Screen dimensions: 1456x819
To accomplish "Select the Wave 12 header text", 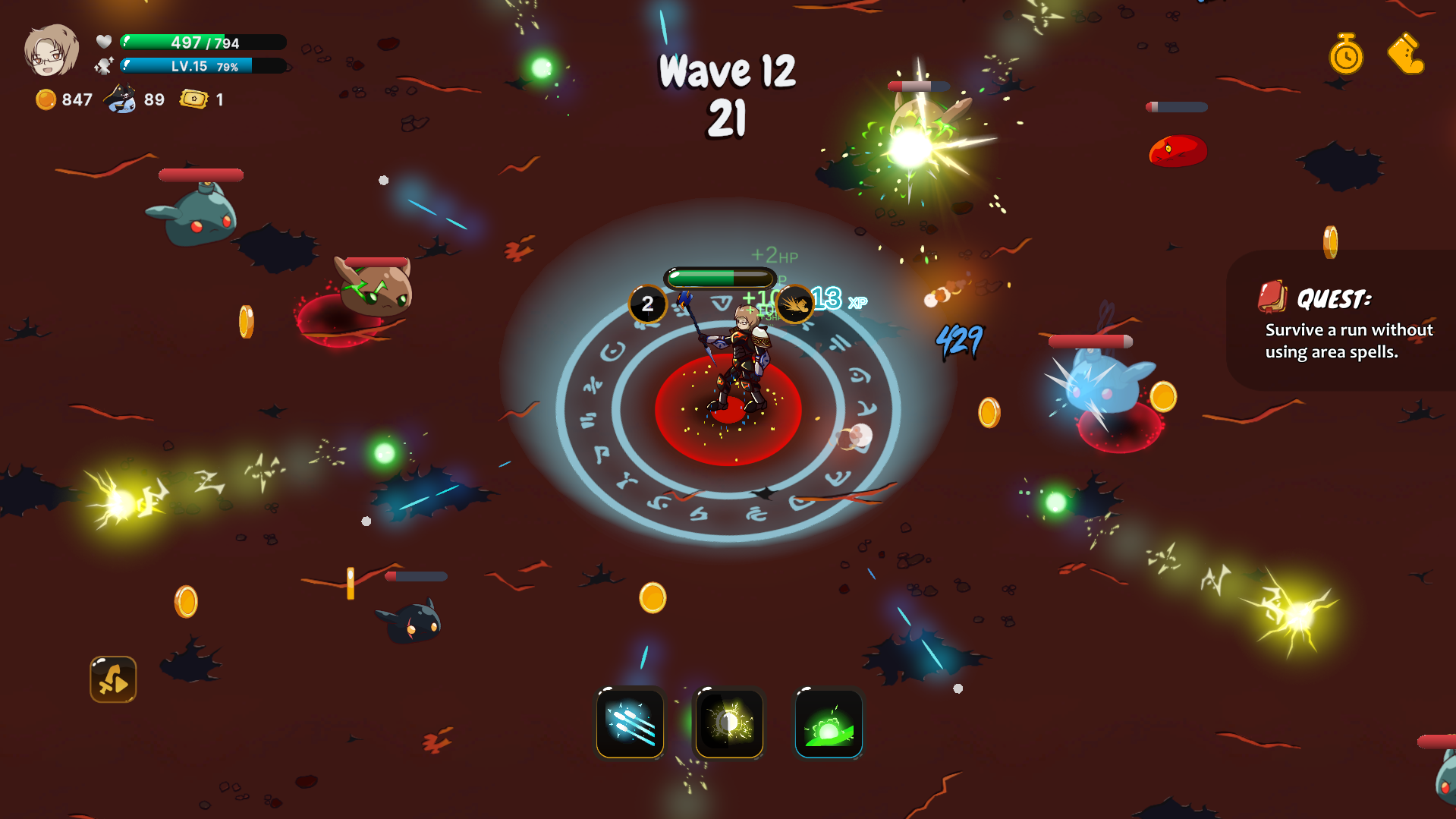I will point(726,74).
